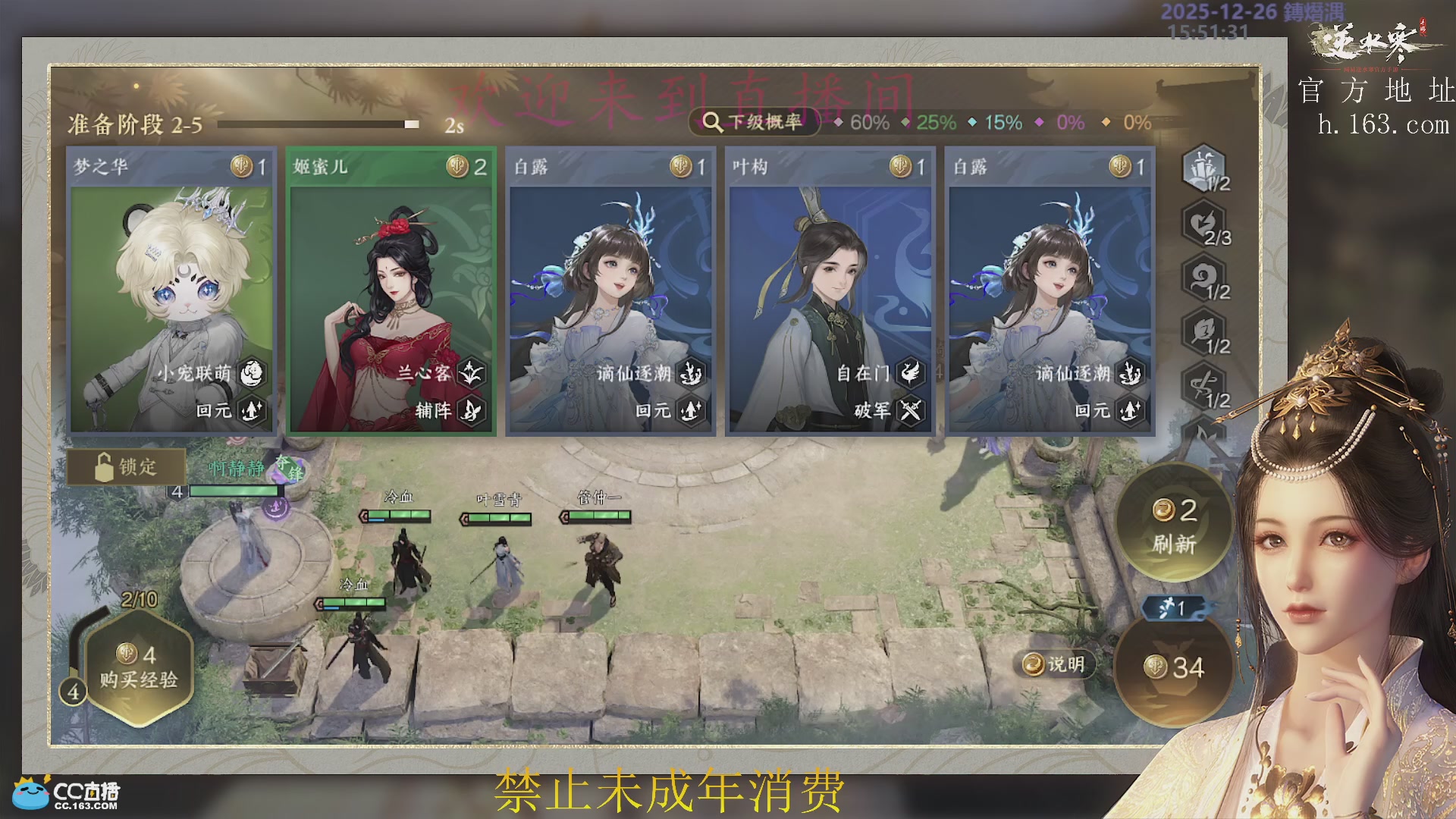Click the 谪仙逐潮 faction icon on 白露's card

point(692,373)
